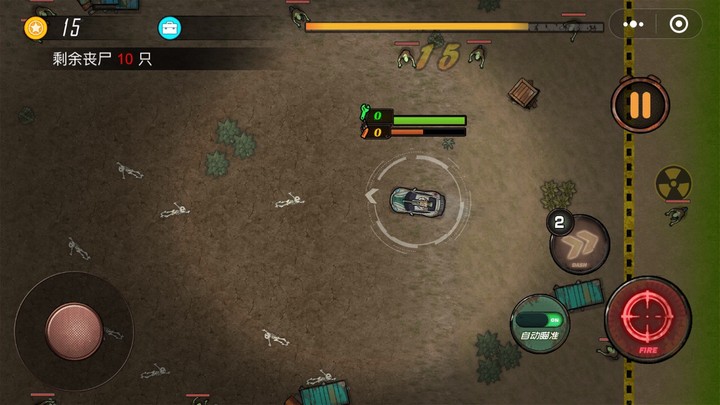
Task: Launch the nuclear strike ability
Action: click(673, 183)
